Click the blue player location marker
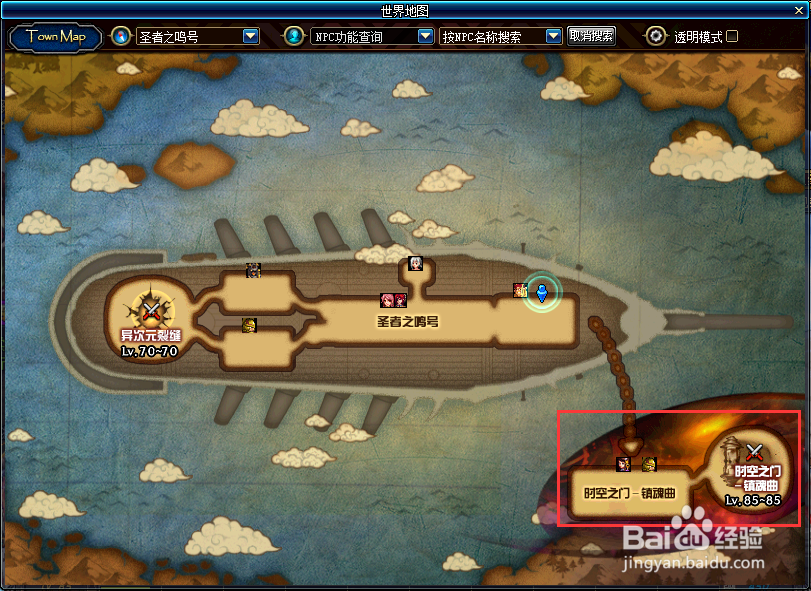811x591 pixels. [543, 293]
